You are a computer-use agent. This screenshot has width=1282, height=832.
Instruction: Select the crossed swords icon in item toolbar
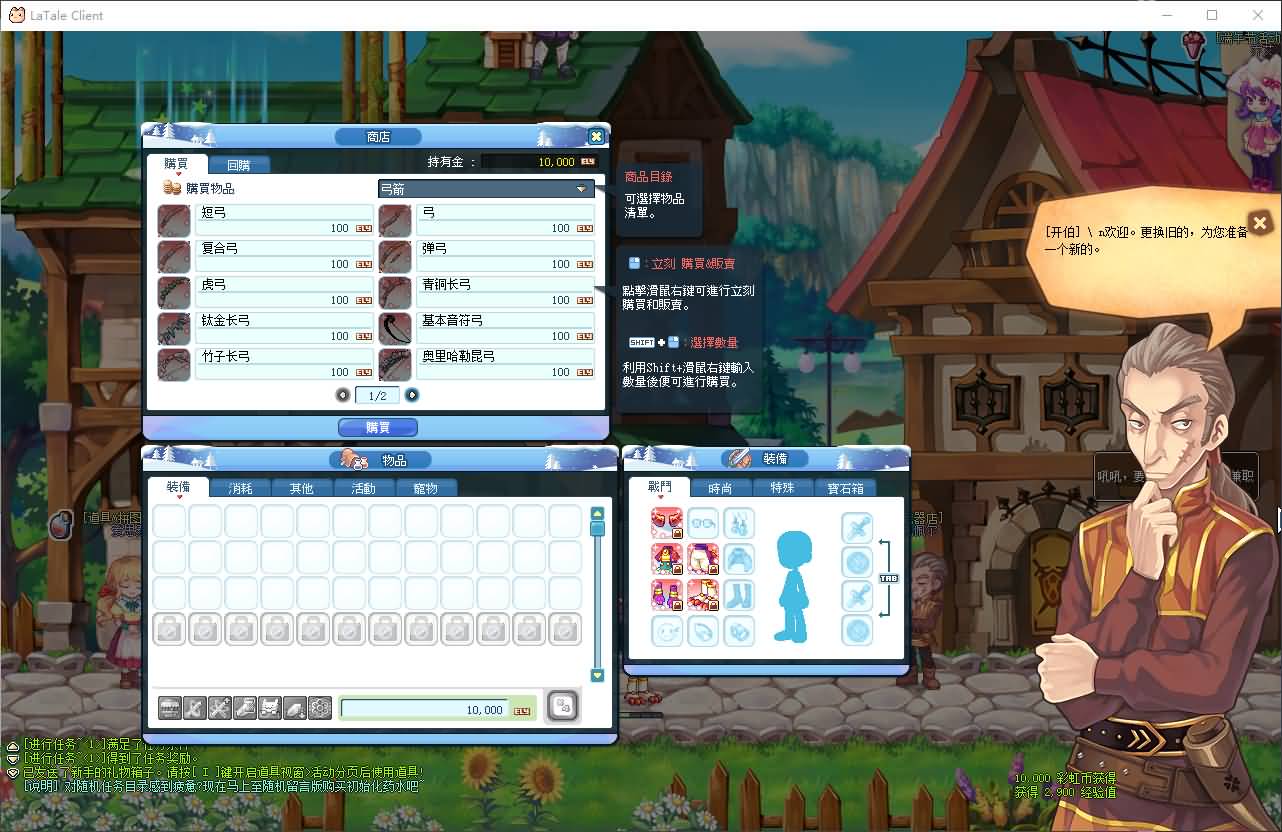click(x=220, y=707)
